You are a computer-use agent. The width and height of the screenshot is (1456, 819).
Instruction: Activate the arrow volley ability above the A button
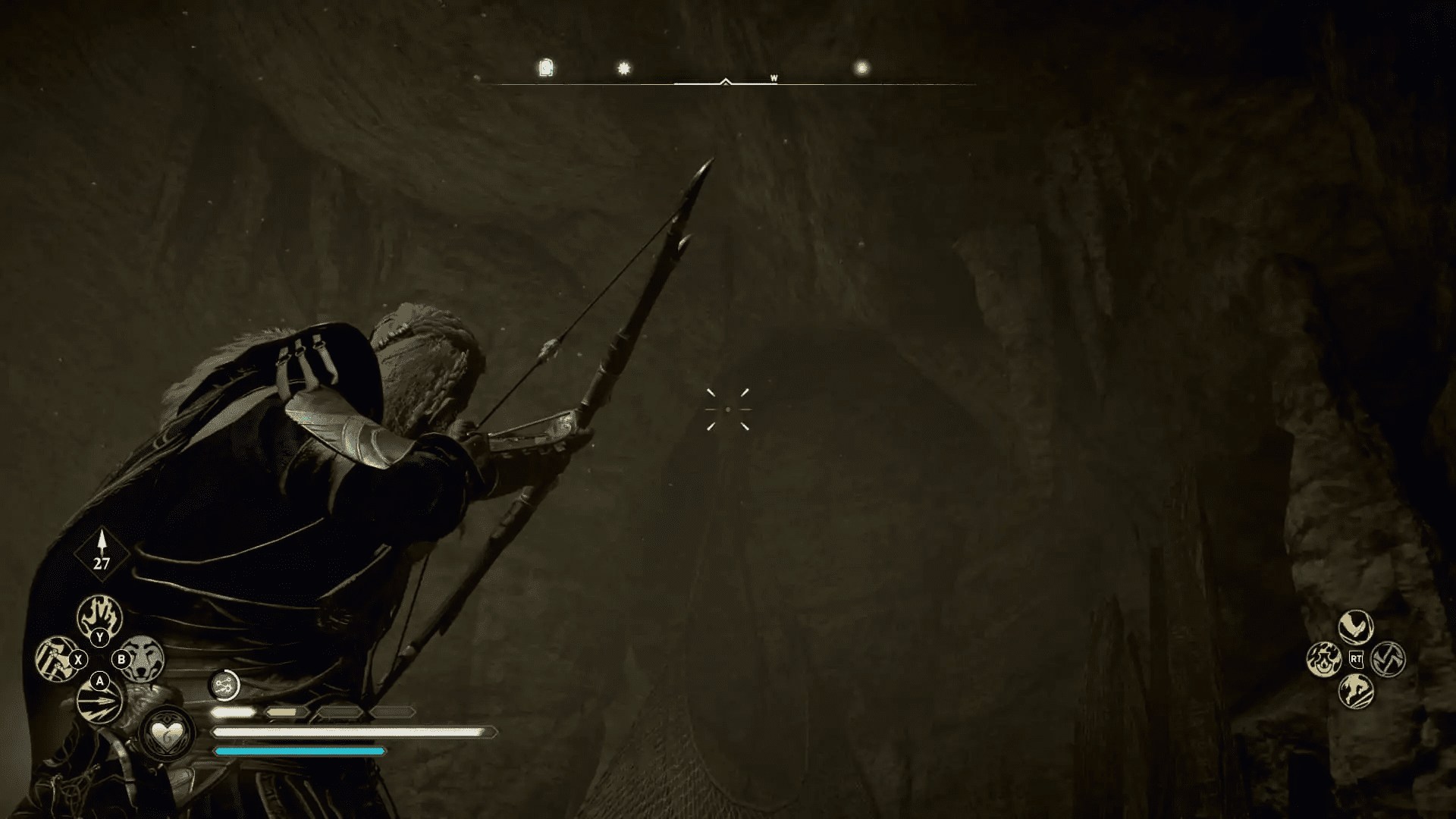[100, 701]
